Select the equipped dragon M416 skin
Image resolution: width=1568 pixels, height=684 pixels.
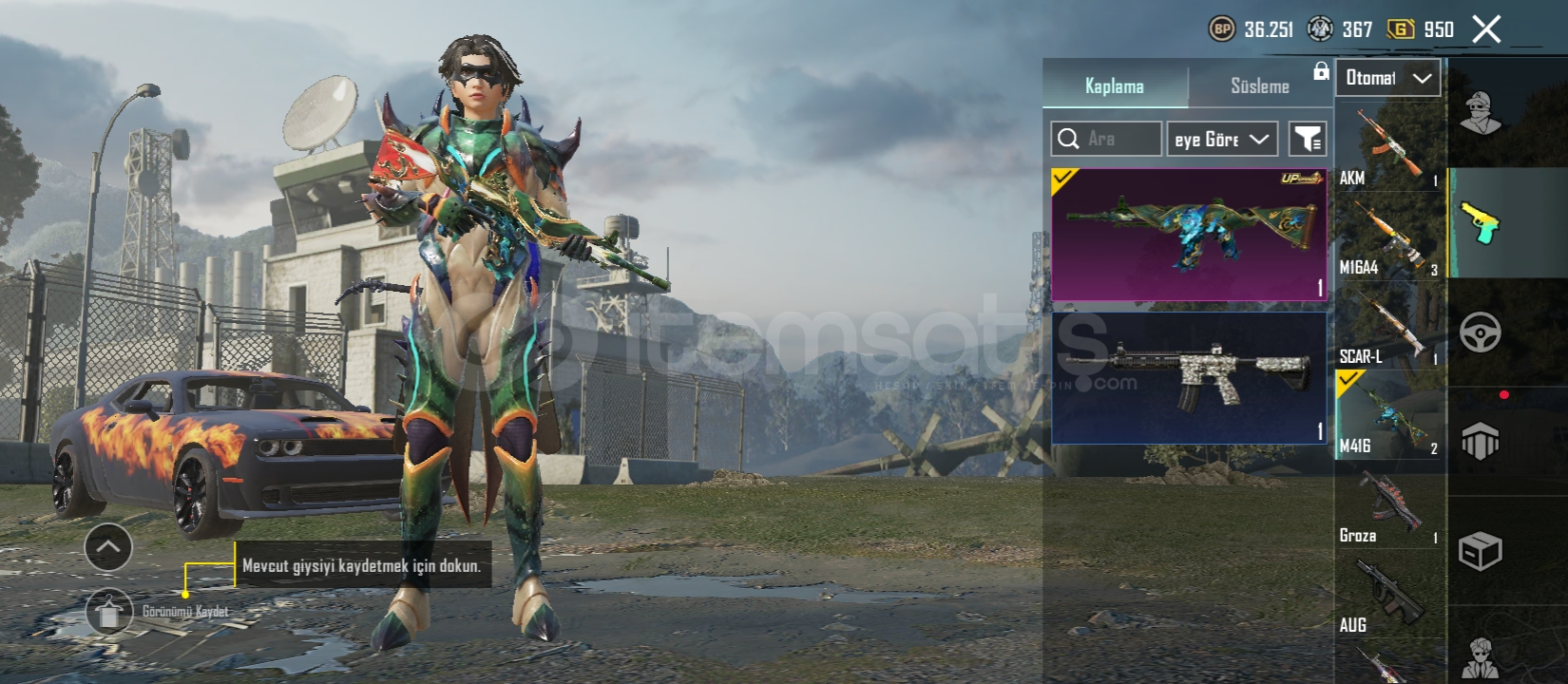tap(1188, 235)
